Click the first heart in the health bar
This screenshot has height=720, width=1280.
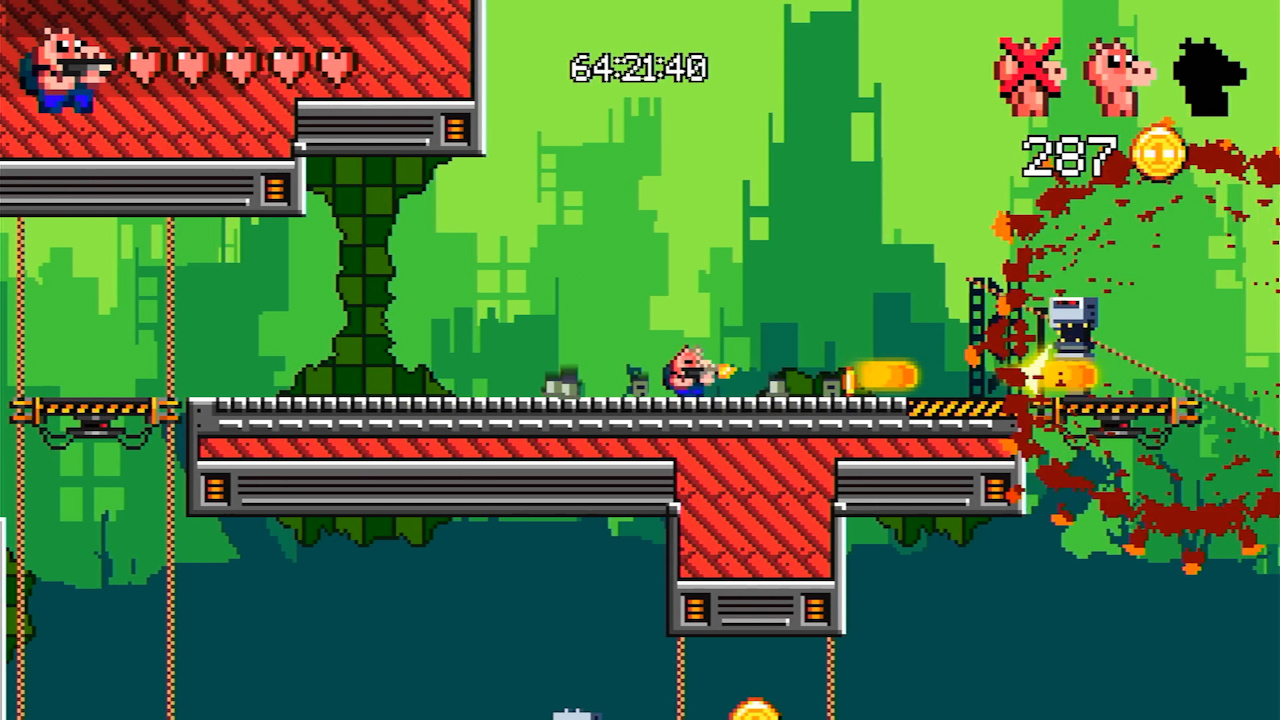(x=145, y=65)
